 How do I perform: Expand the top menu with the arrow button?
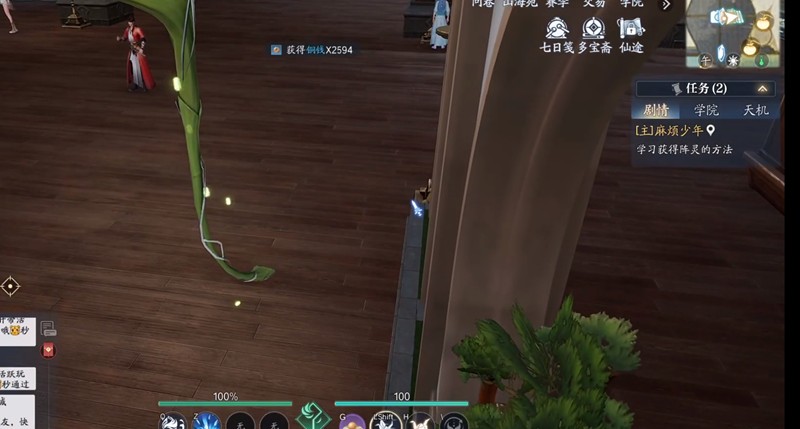click(x=667, y=5)
